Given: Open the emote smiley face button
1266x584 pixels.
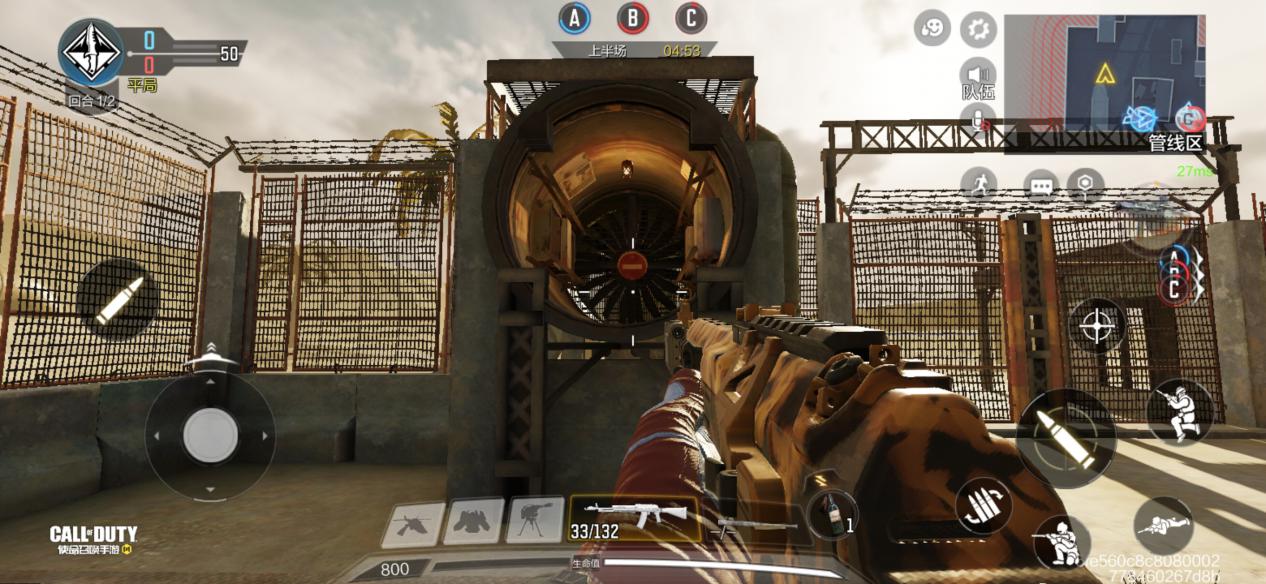Looking at the screenshot, I should [932, 28].
